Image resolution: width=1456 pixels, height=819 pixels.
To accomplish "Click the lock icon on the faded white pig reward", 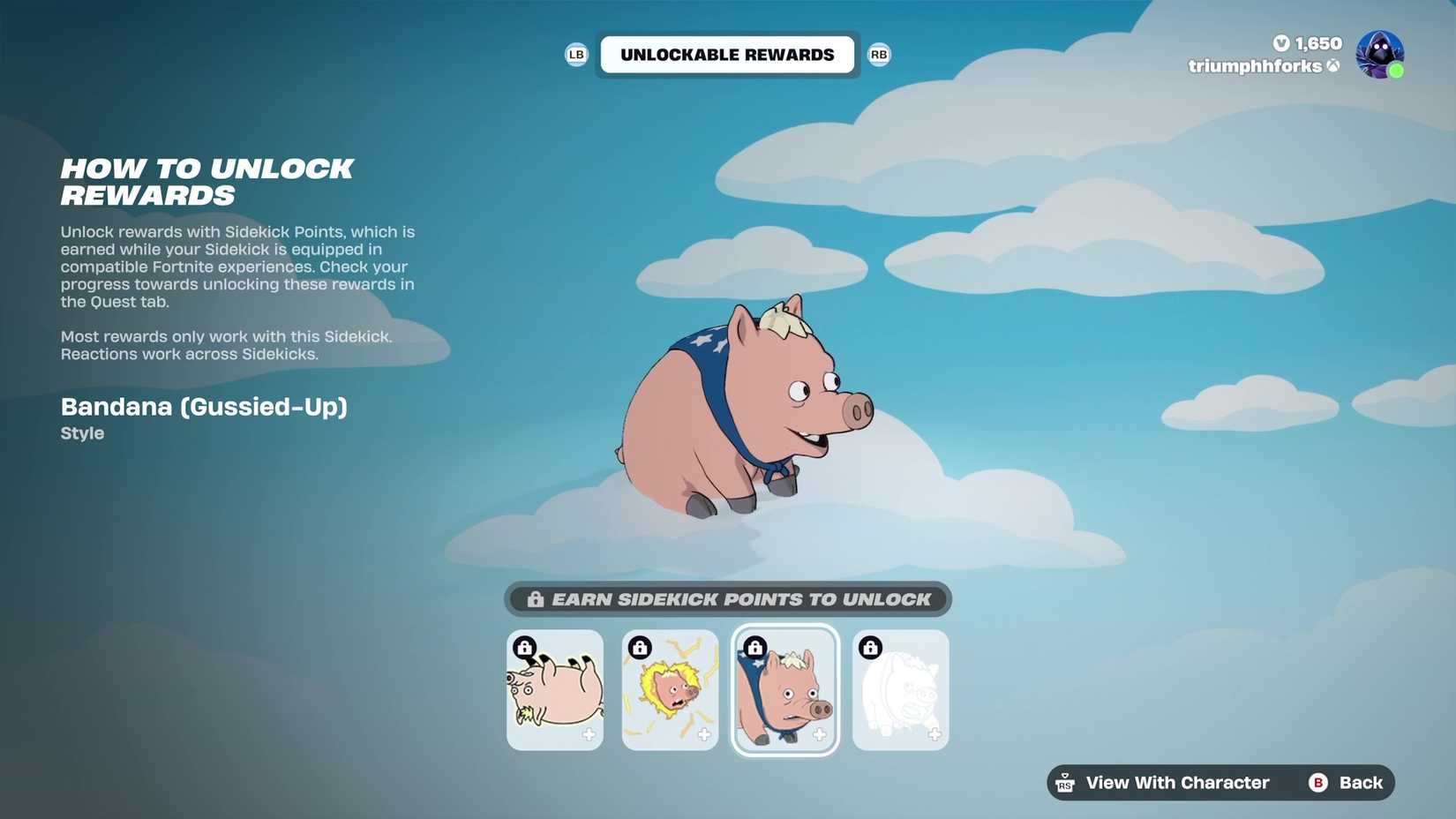I will pos(869,647).
